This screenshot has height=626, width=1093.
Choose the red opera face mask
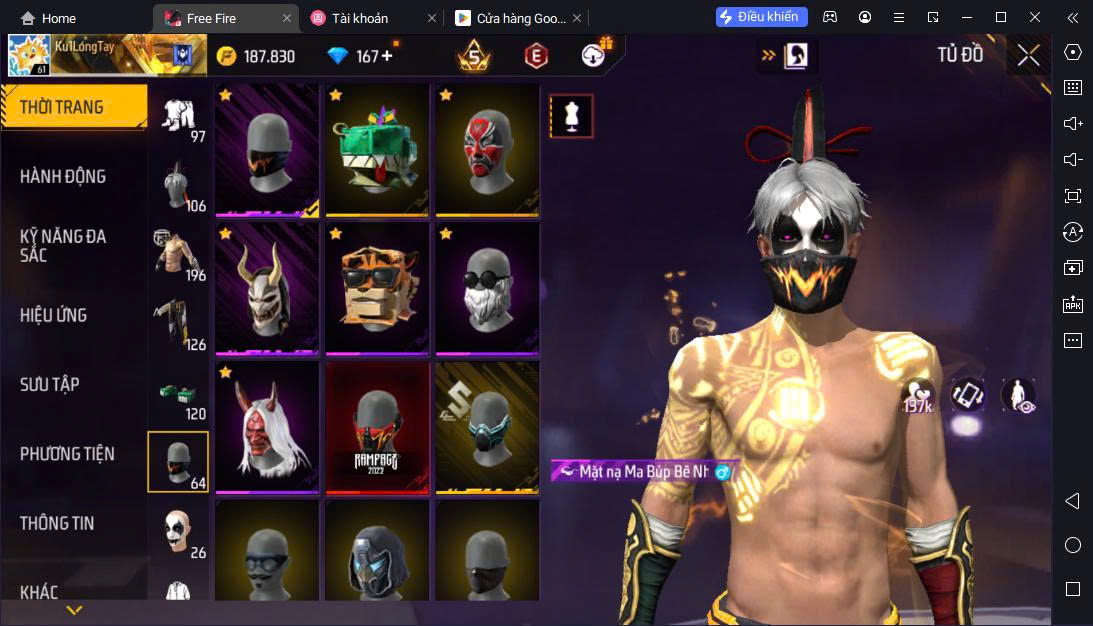[x=487, y=149]
